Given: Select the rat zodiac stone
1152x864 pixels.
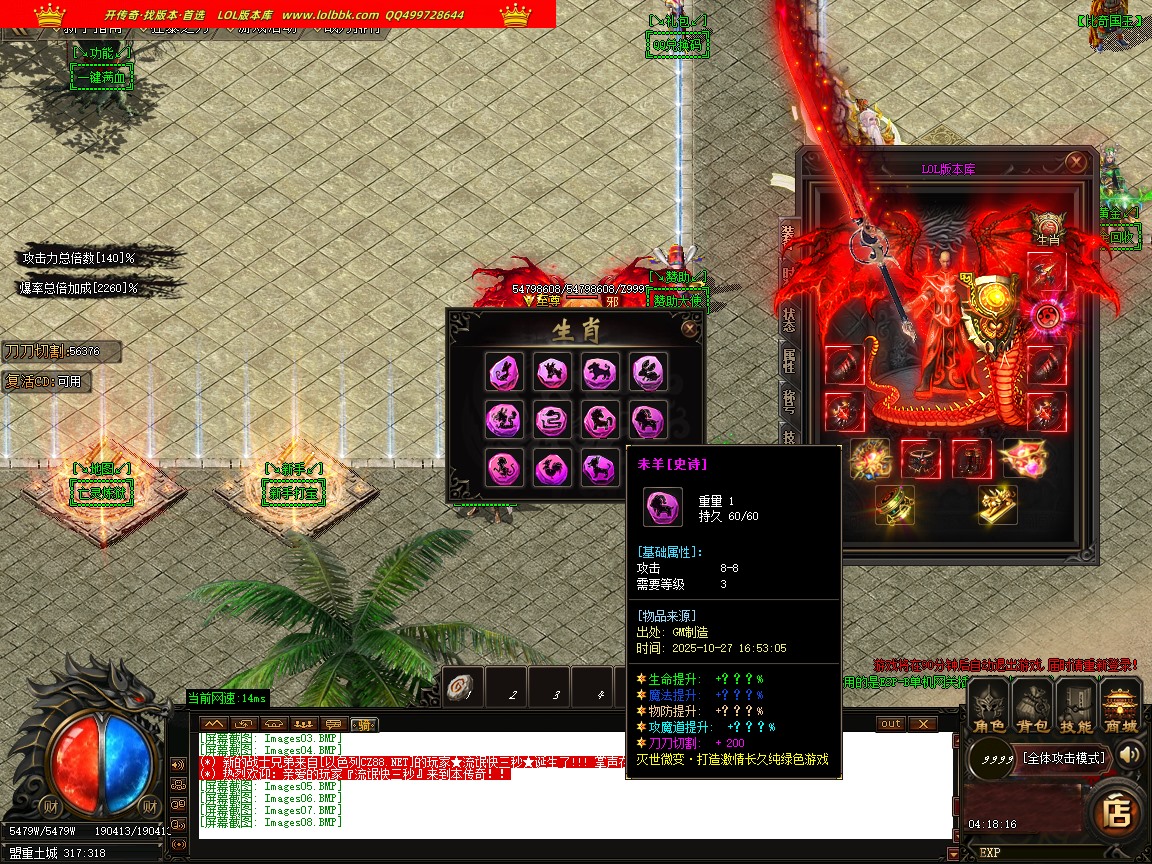Looking at the screenshot, I should (502, 372).
